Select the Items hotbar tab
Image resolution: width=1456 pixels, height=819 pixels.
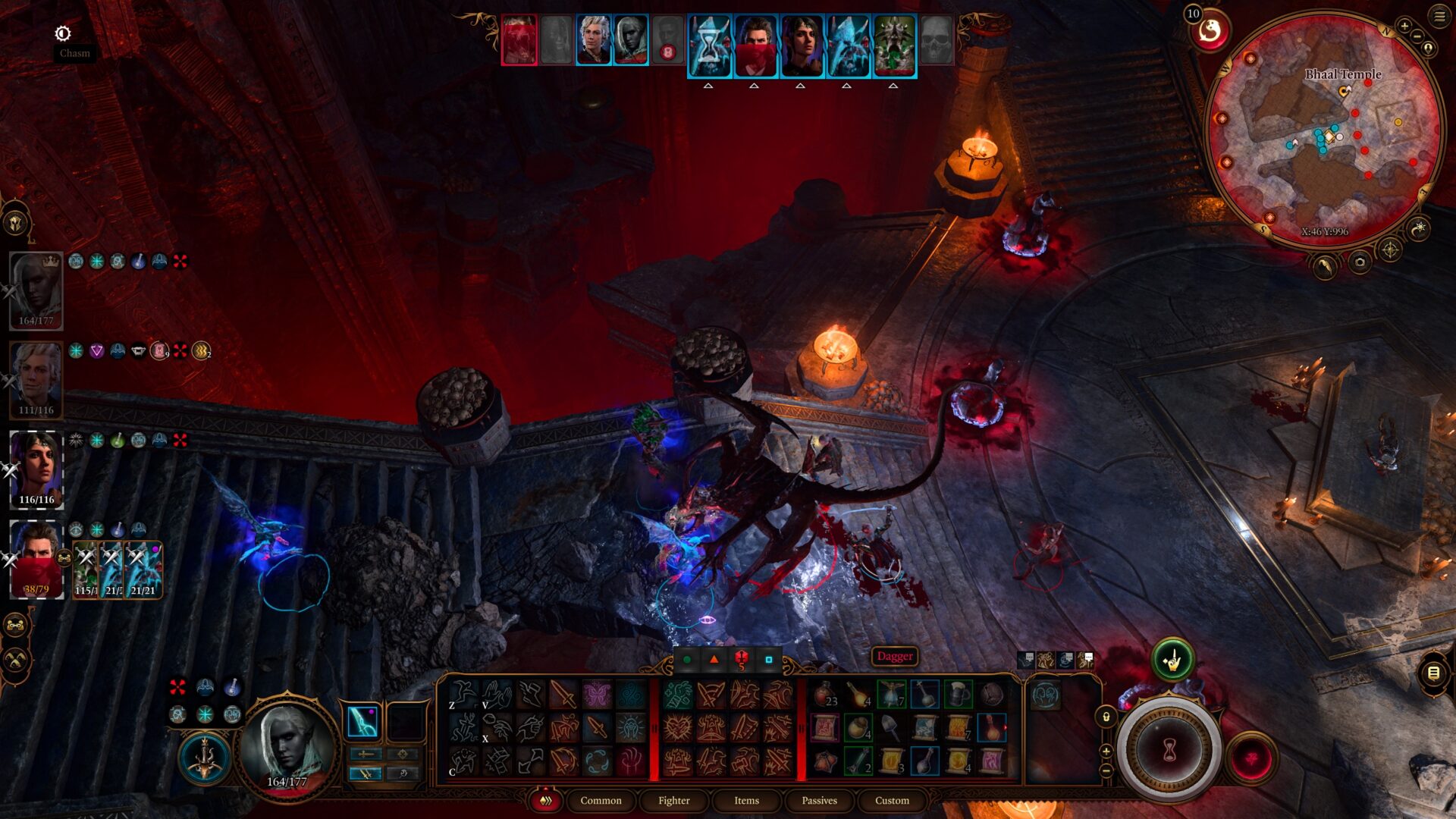pos(746,801)
